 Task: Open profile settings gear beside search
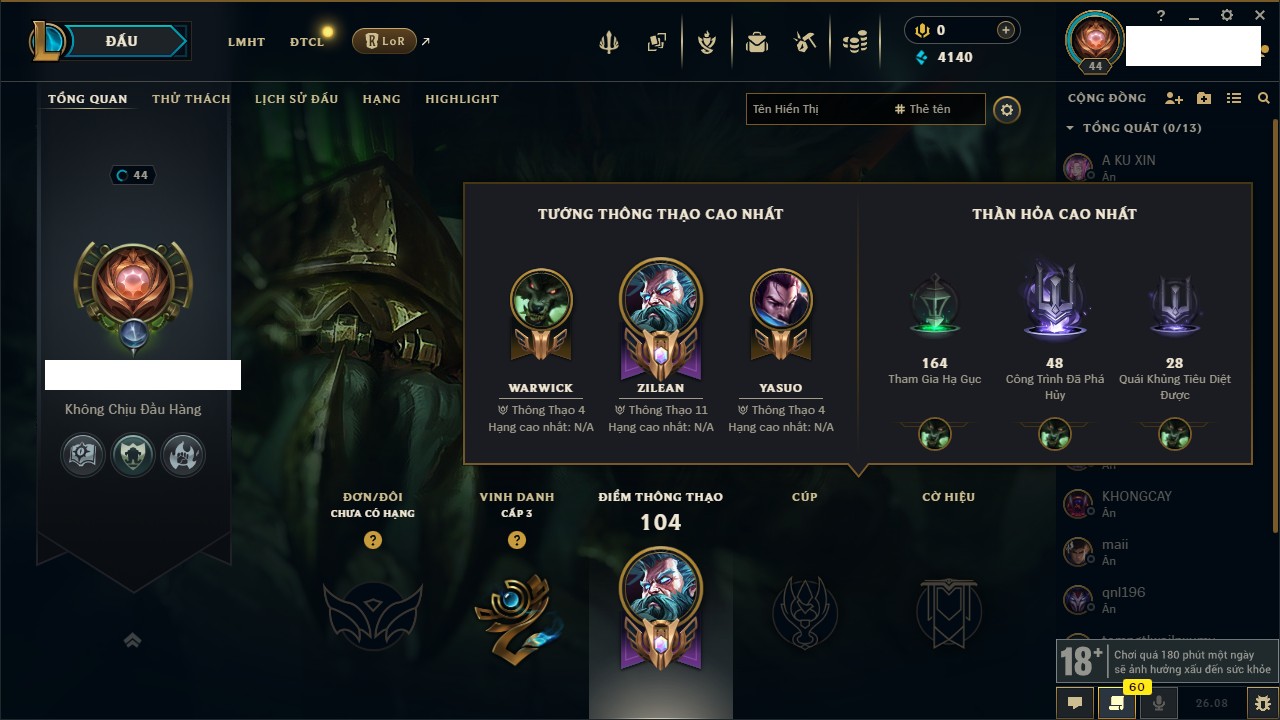click(1007, 110)
